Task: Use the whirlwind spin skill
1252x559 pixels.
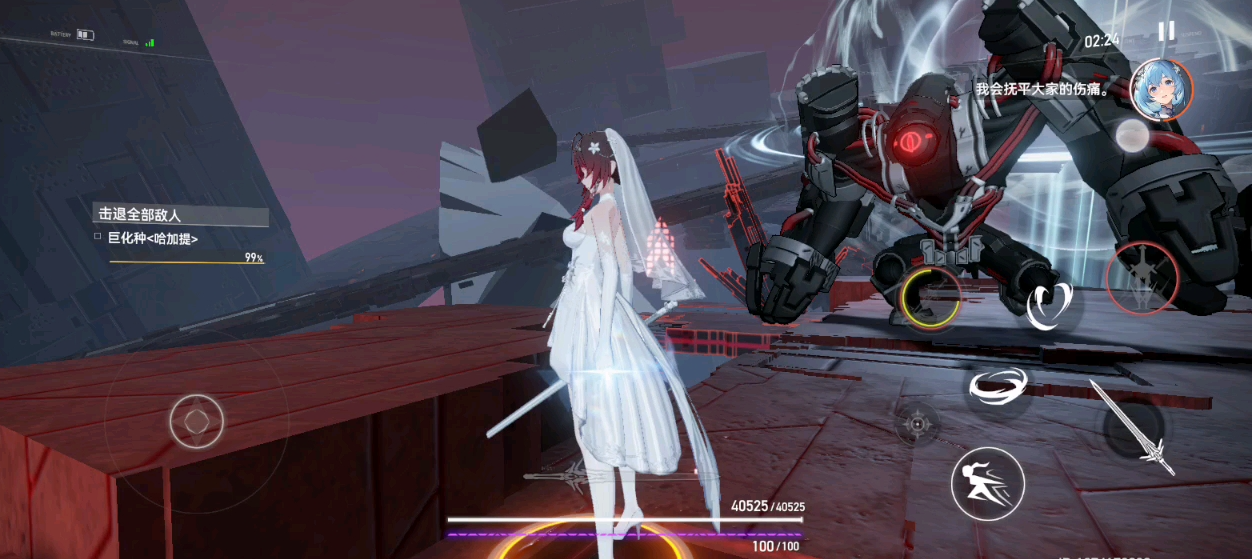Action: (x=999, y=386)
